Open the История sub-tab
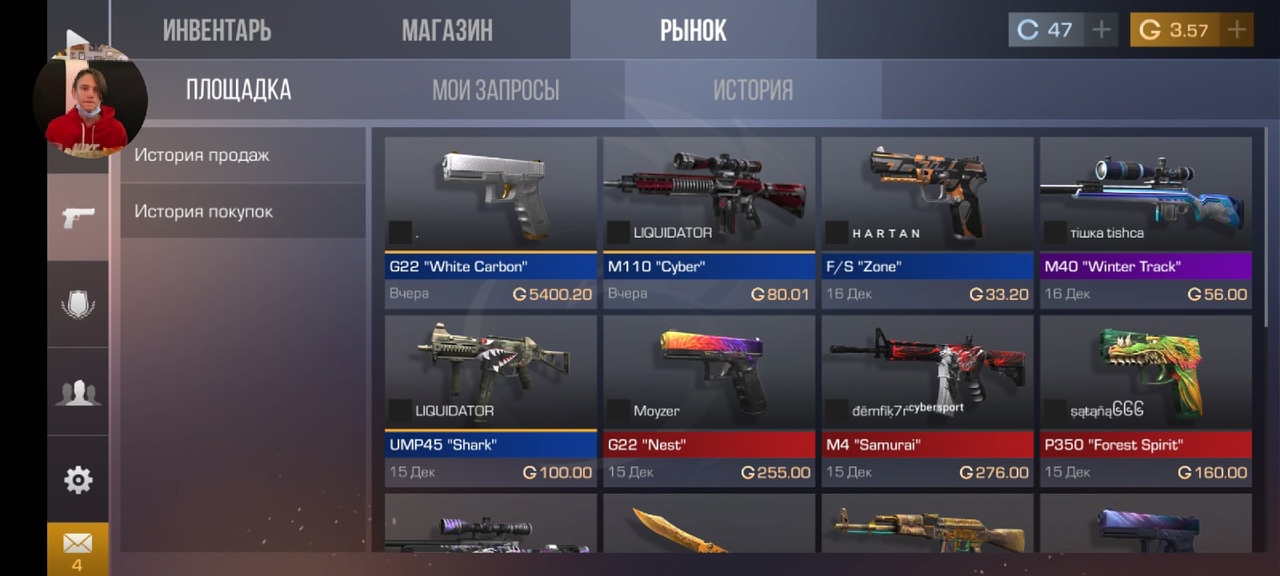 pos(752,90)
